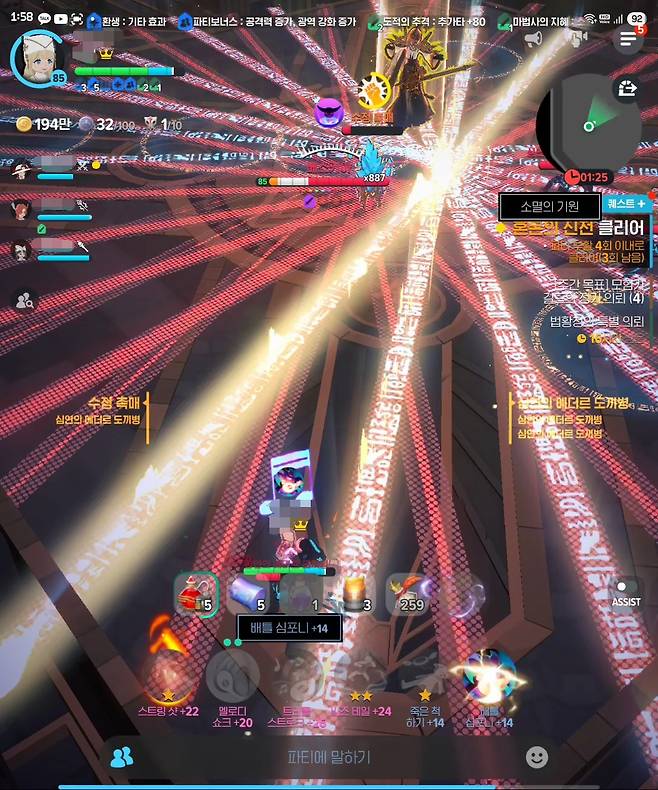The image size is (658, 790).
Task: Use the orange lantern item slot
Action: point(353,594)
